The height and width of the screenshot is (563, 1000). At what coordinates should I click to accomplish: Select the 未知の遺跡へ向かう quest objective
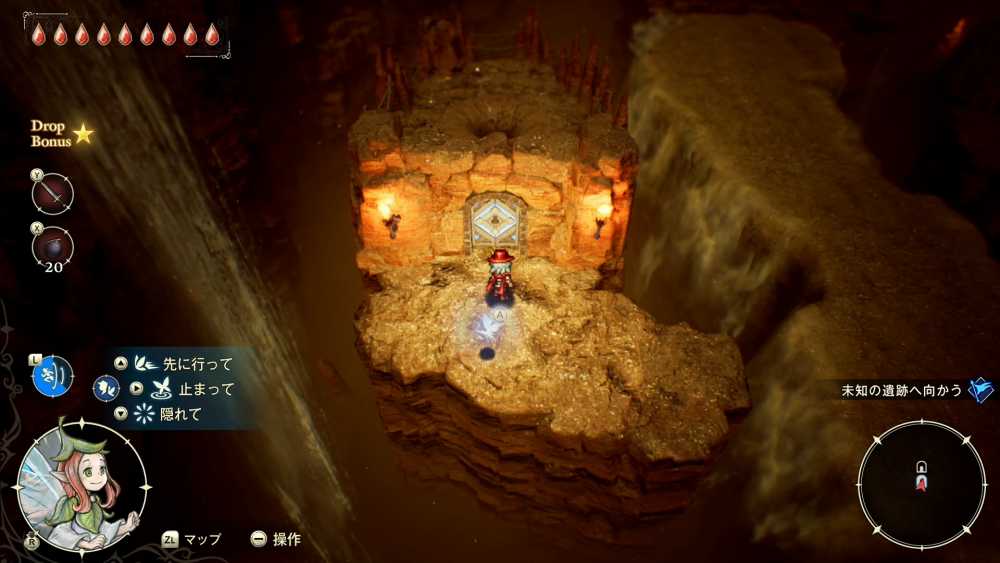tap(902, 390)
